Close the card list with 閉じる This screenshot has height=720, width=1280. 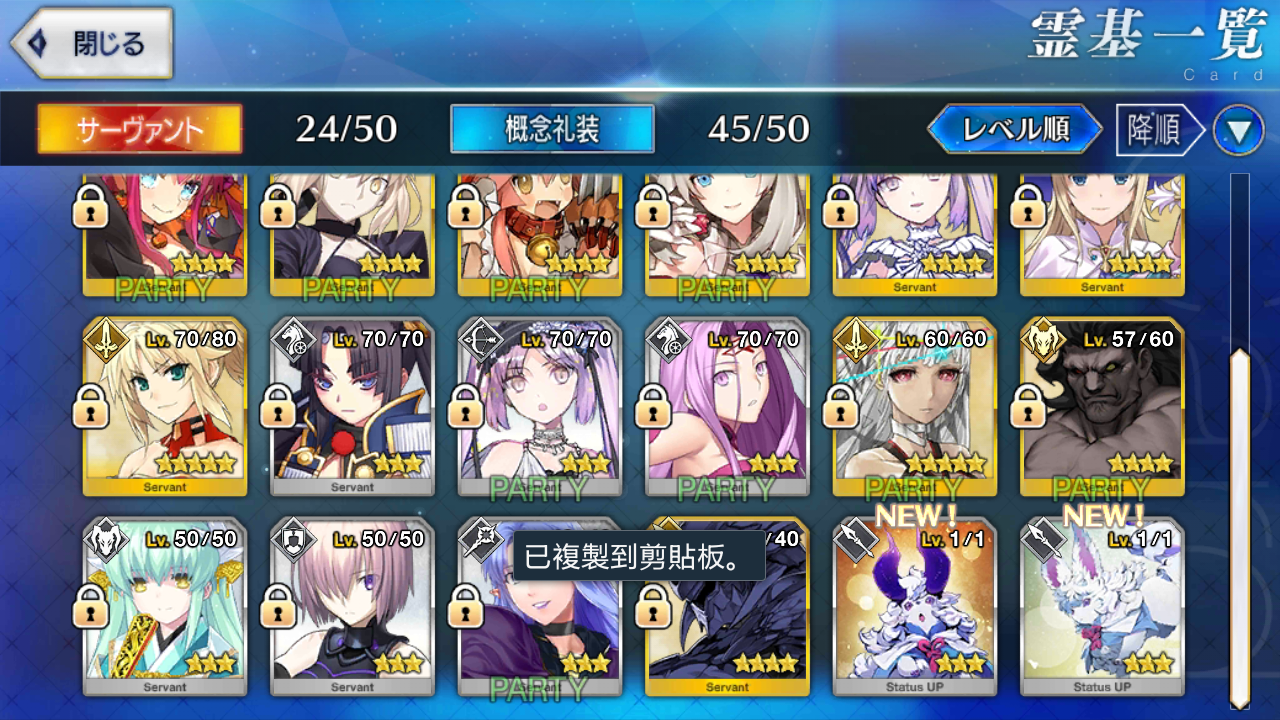[92, 44]
